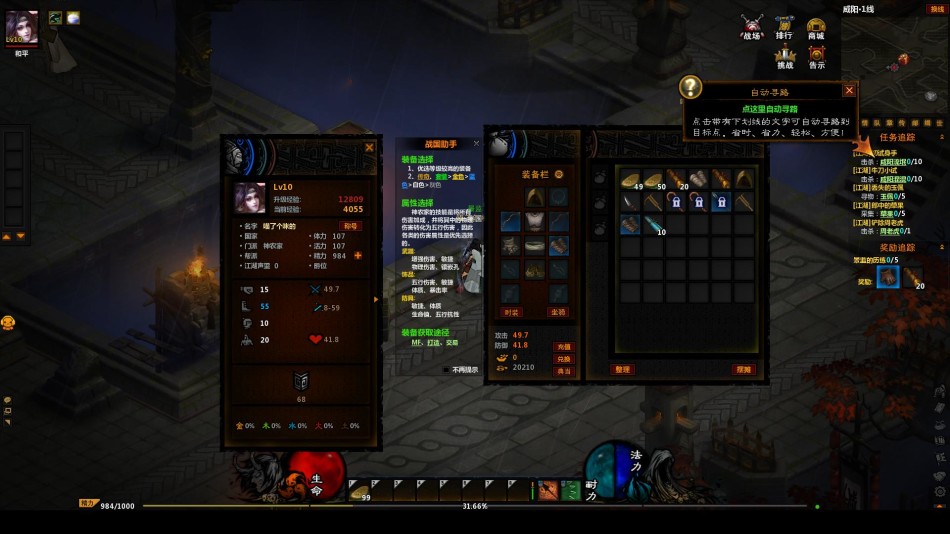Open the 商城 shop
The height and width of the screenshot is (534, 950).
pyautogui.click(x=816, y=27)
